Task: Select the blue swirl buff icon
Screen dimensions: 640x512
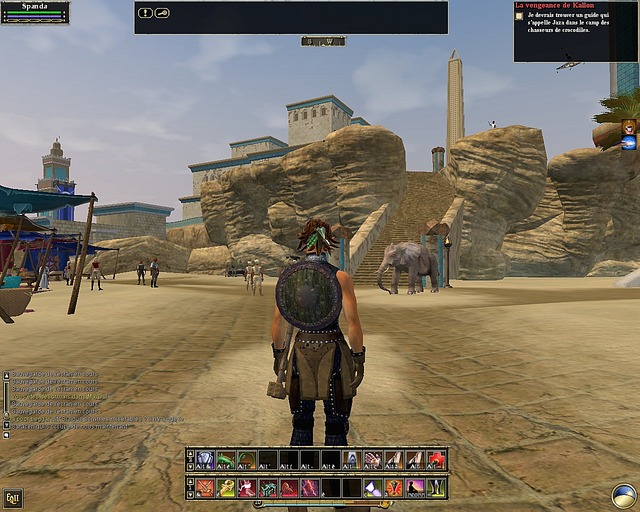Action: pyautogui.click(x=629, y=143)
